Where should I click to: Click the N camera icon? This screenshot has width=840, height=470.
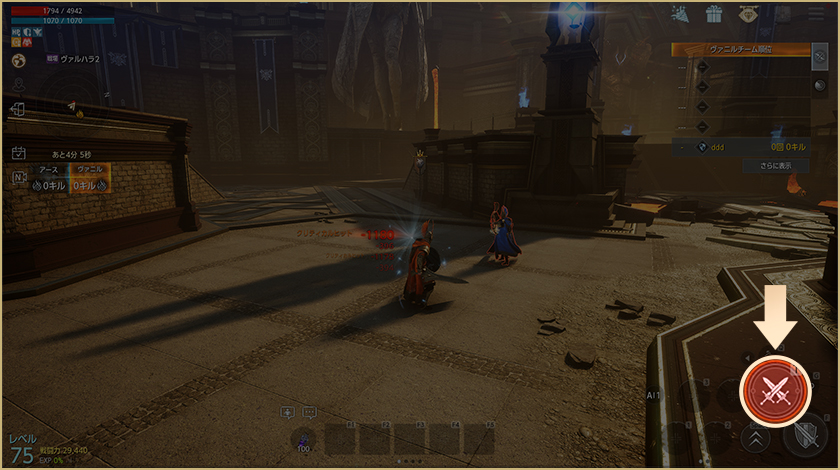click(x=18, y=178)
